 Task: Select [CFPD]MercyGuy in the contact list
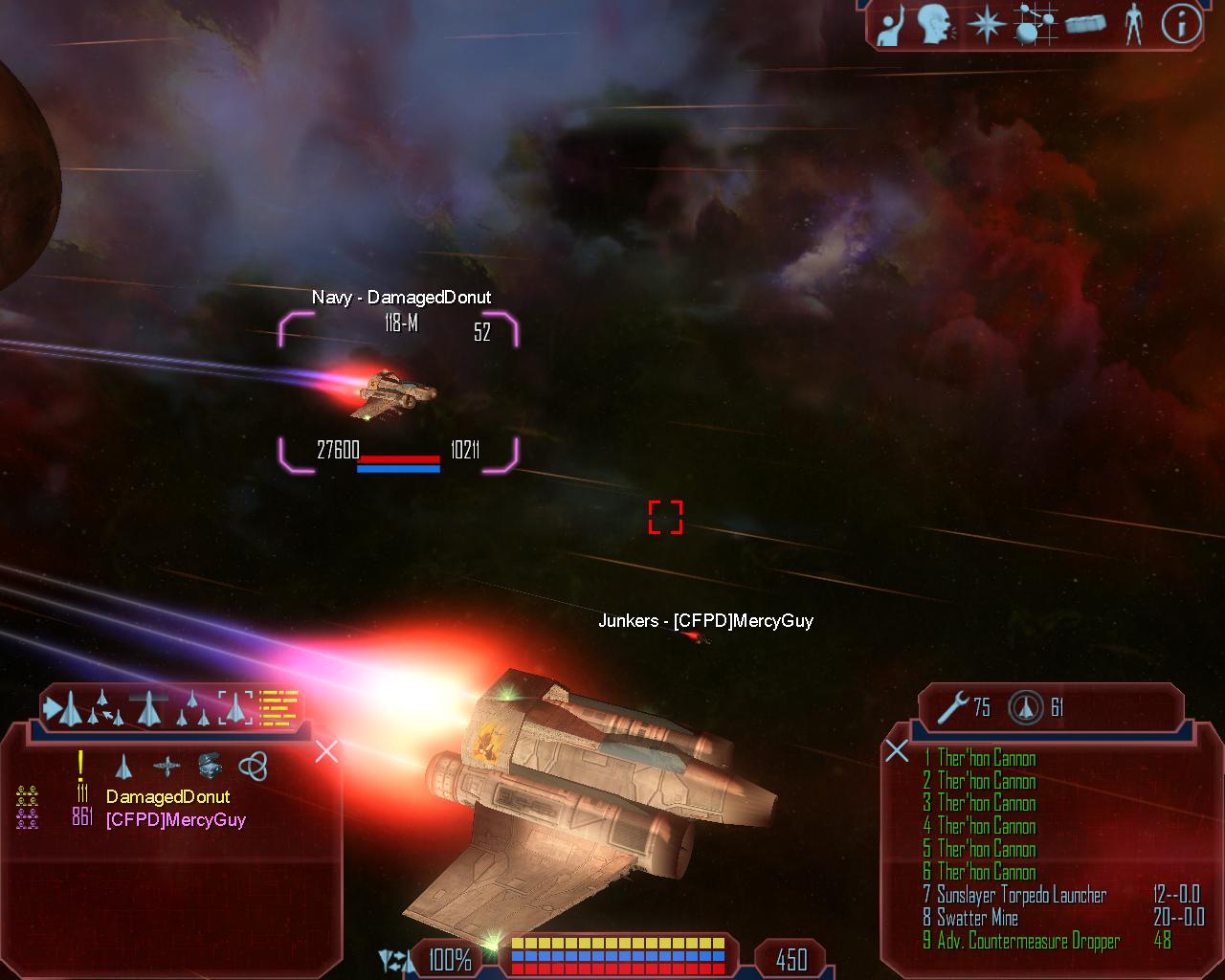(x=175, y=819)
